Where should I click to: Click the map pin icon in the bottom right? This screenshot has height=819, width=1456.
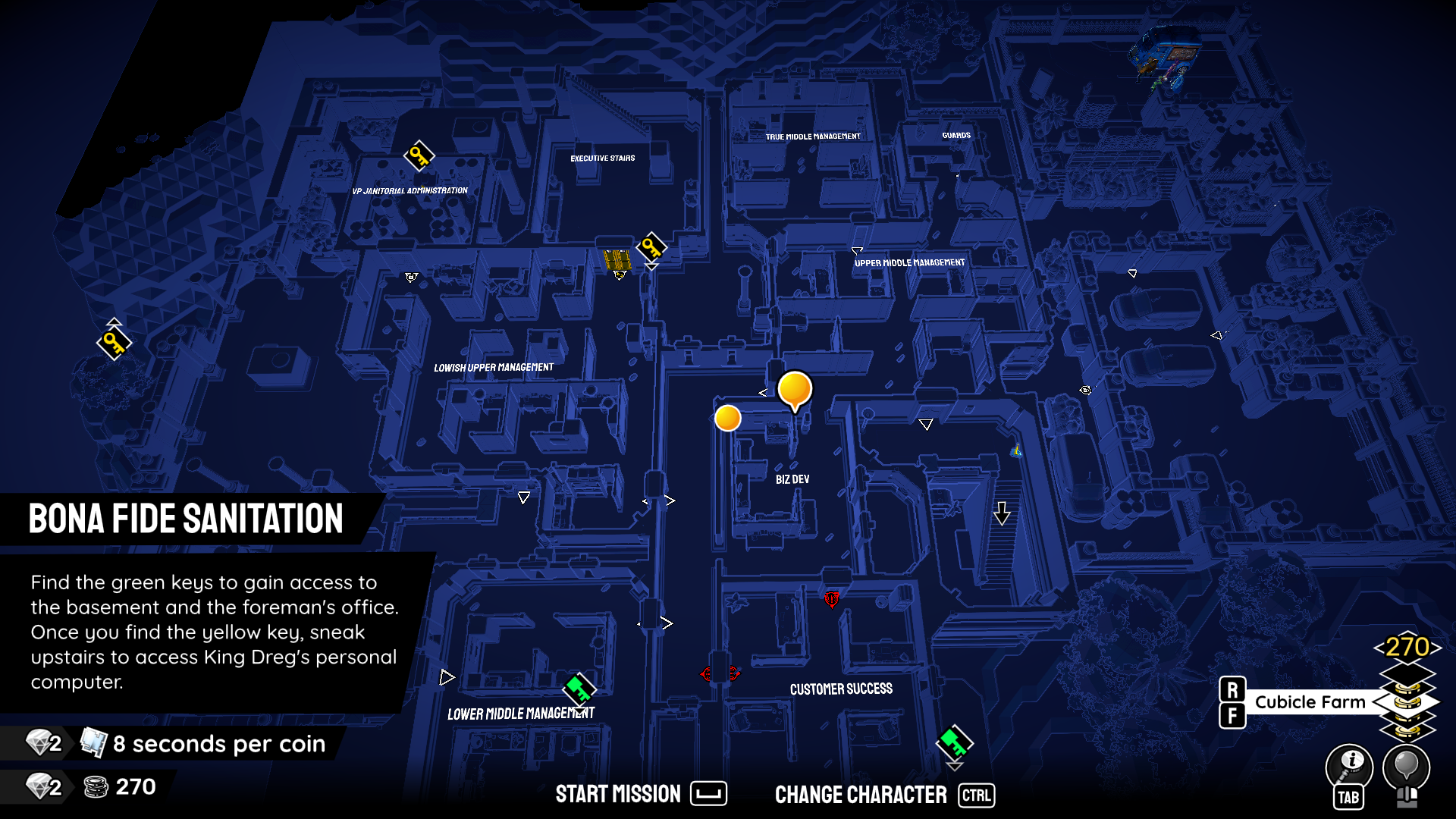click(1407, 768)
